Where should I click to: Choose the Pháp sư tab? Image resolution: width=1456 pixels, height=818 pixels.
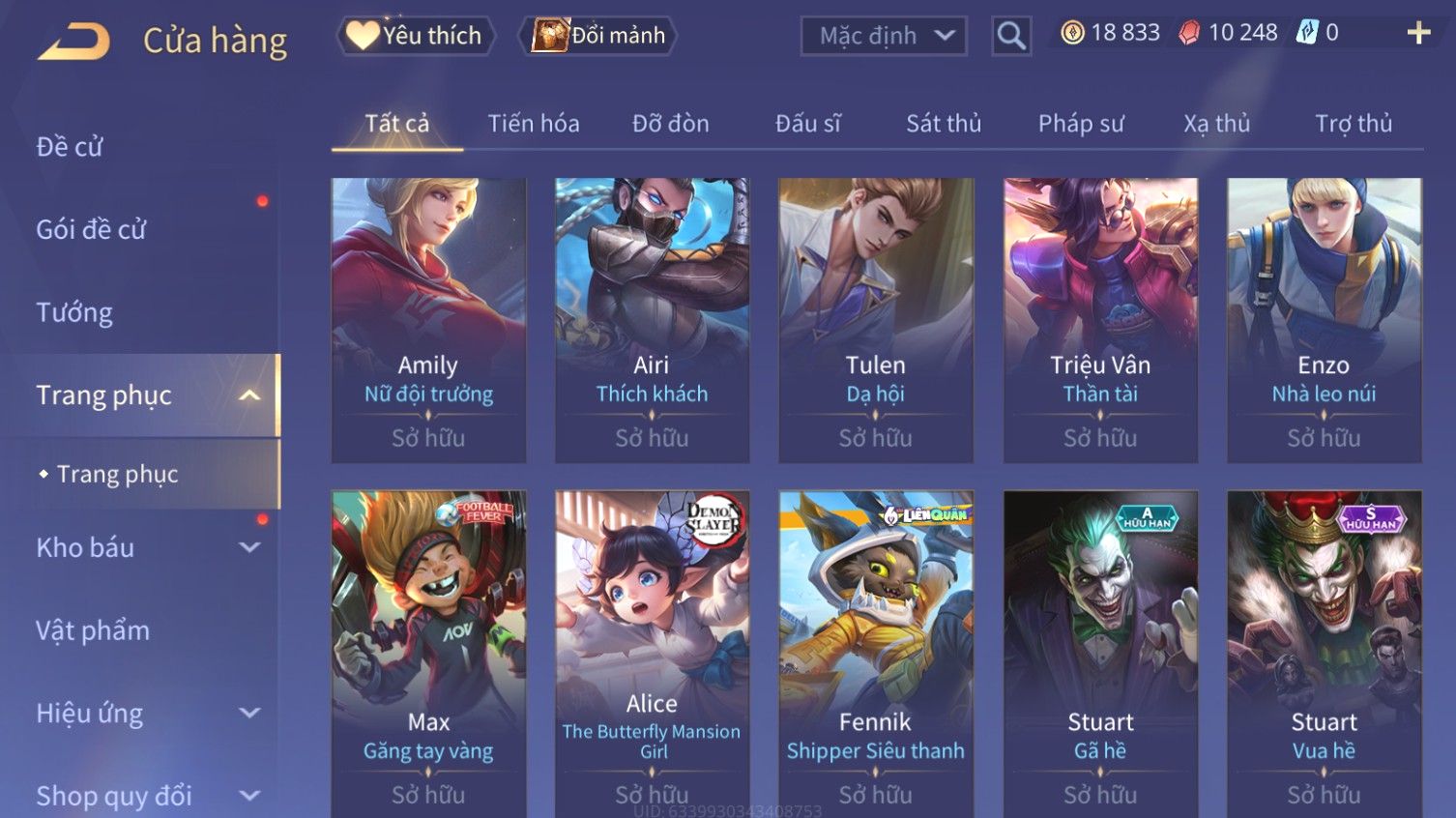(x=1081, y=124)
